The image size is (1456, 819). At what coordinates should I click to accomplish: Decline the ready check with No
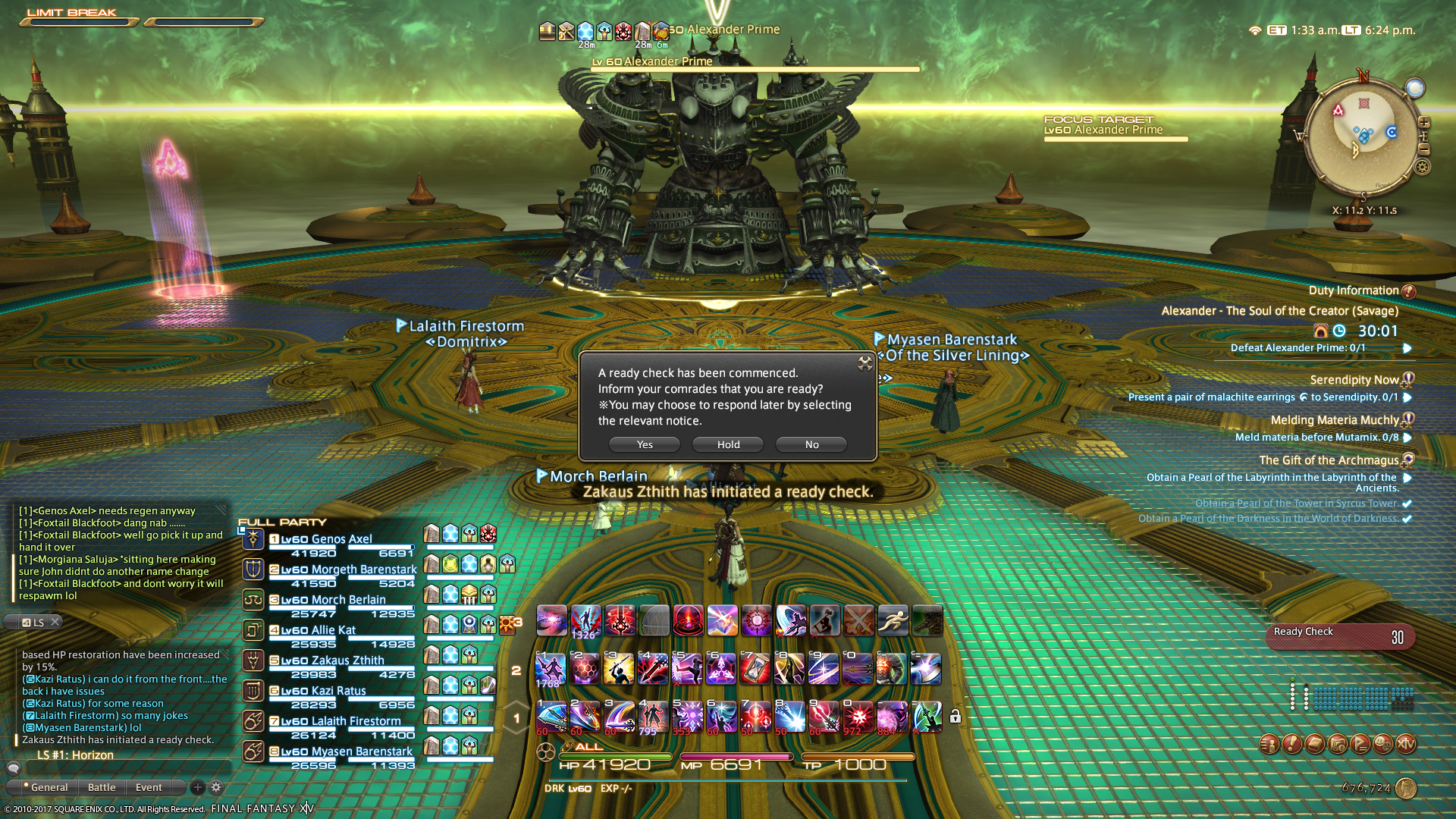(x=811, y=444)
